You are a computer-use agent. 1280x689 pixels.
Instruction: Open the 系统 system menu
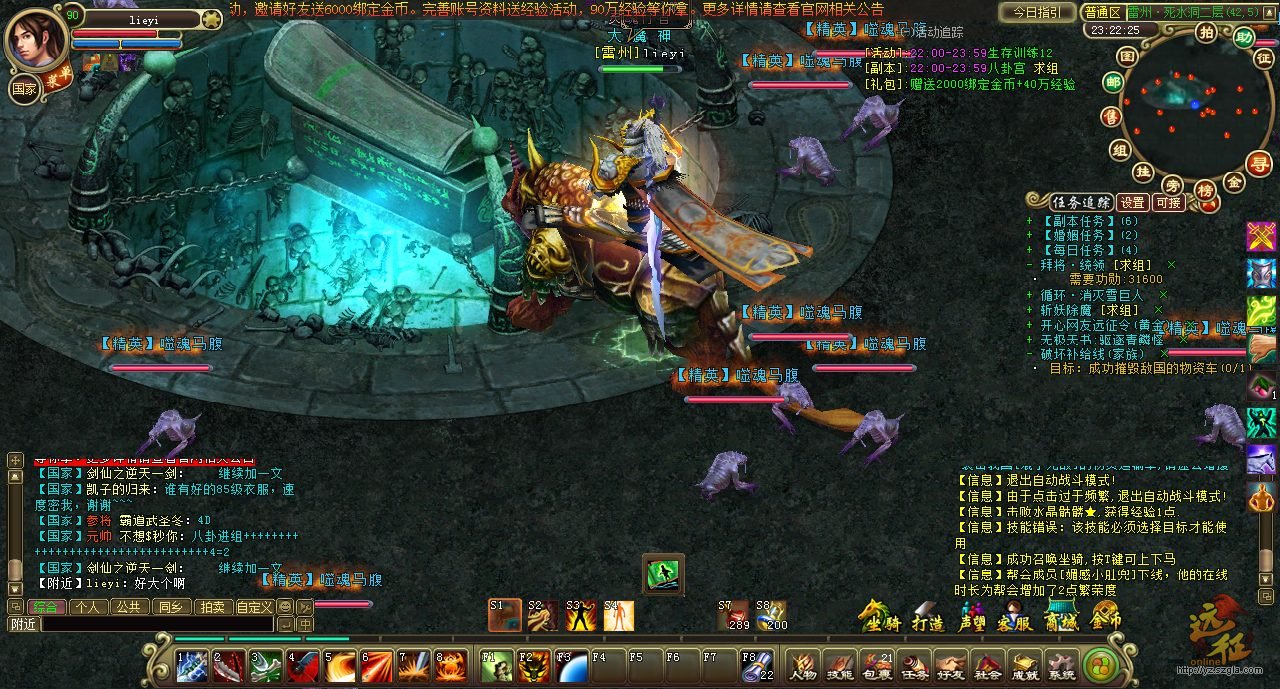point(1061,665)
